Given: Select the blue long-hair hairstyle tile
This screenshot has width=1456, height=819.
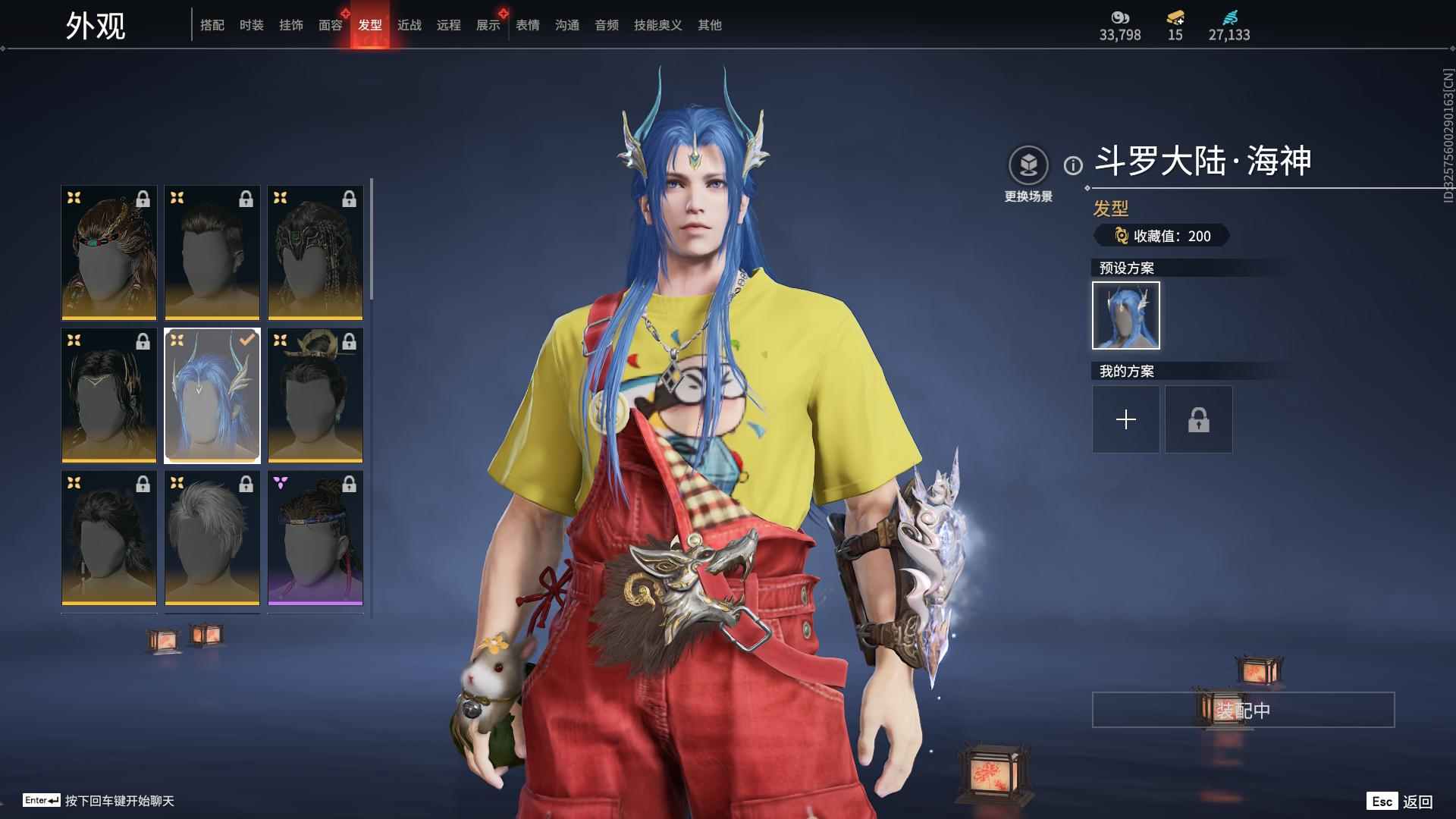Looking at the screenshot, I should click(x=212, y=395).
